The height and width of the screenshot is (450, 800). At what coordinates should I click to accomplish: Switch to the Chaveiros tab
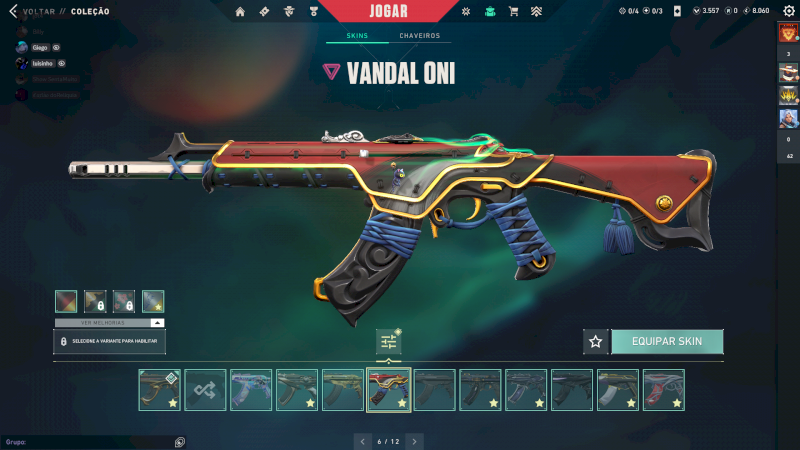[x=419, y=36]
